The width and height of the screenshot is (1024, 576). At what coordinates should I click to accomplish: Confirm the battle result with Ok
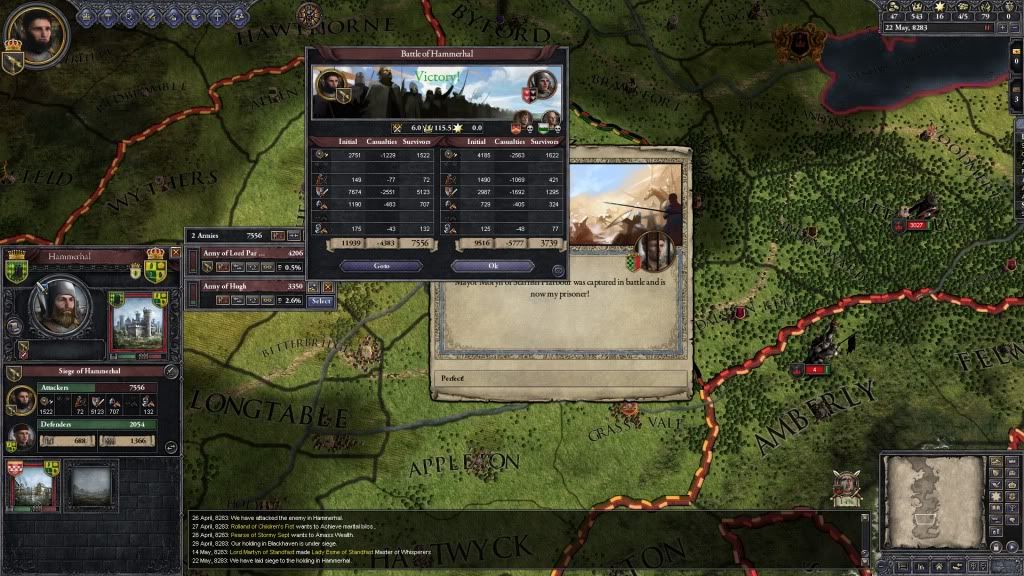tap(492, 266)
